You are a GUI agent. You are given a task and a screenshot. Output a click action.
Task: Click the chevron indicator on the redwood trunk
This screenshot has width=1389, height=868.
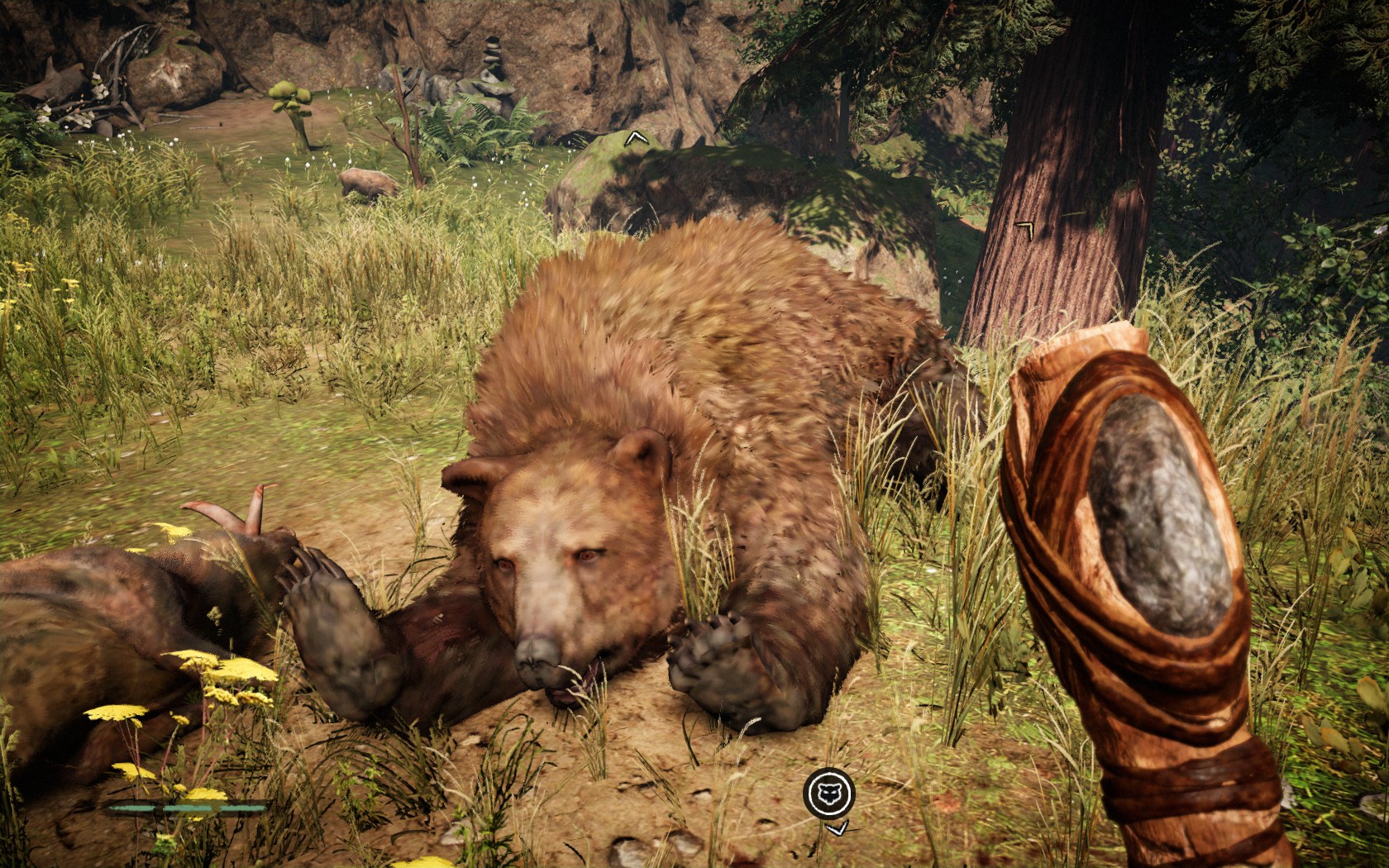(x=1024, y=228)
